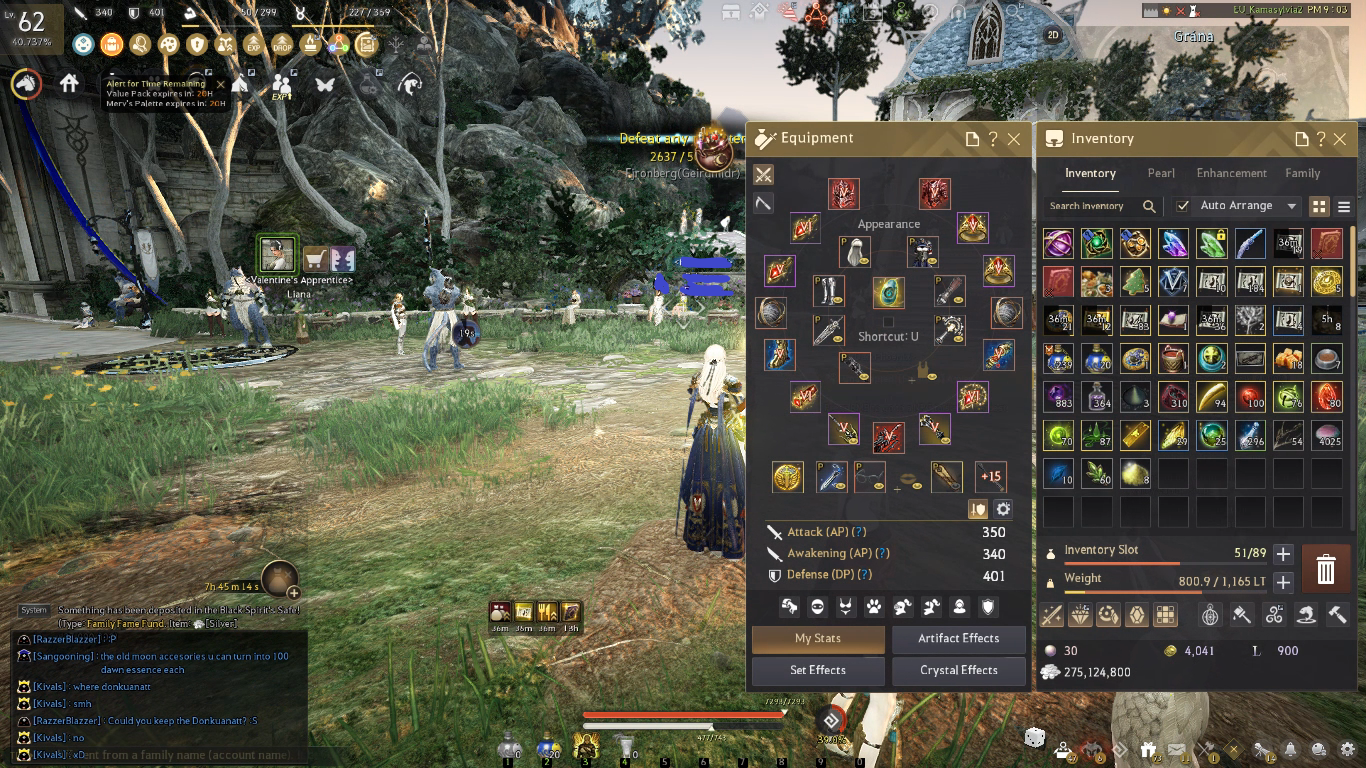
Task: Select the Inventory tab
Action: [1090, 173]
